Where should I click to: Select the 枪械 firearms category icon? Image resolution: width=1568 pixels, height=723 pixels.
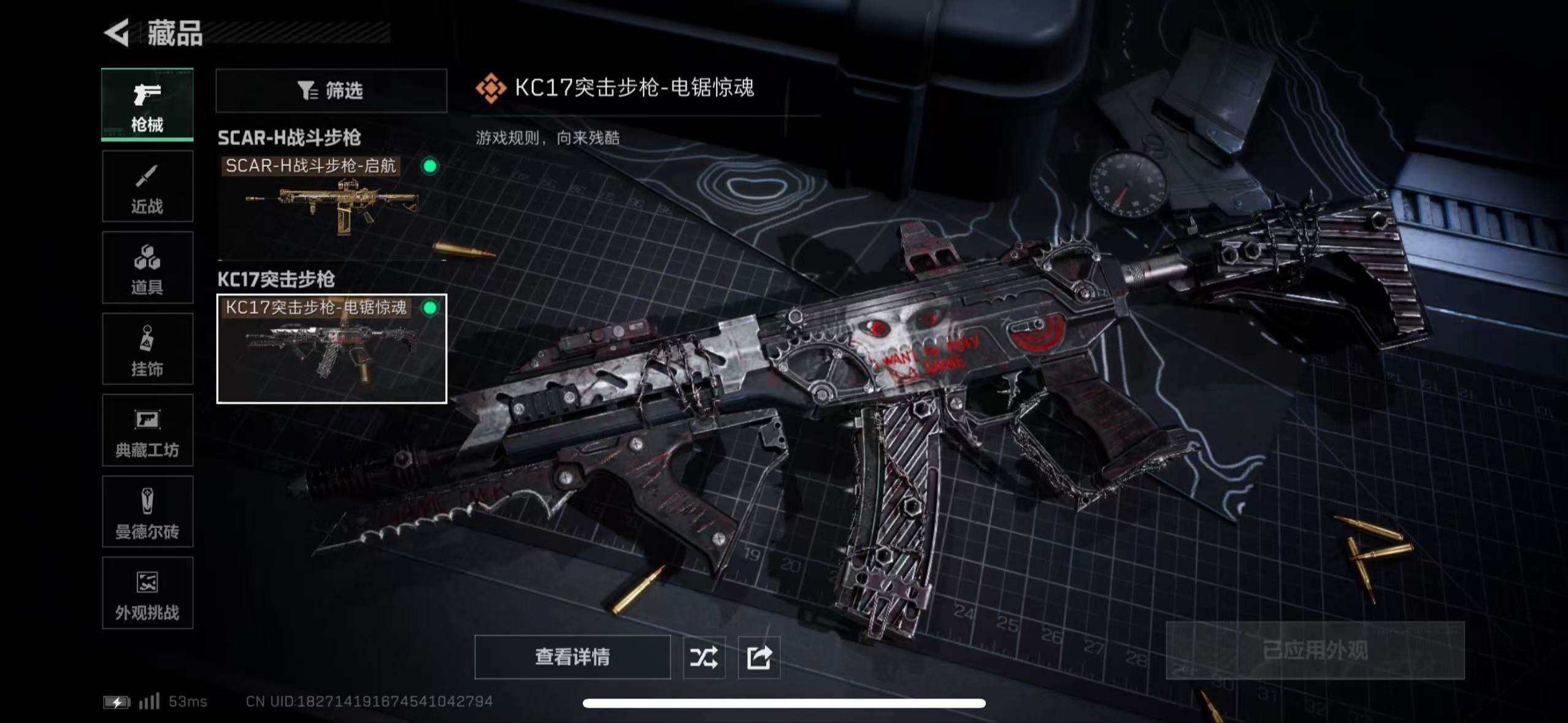click(x=147, y=104)
